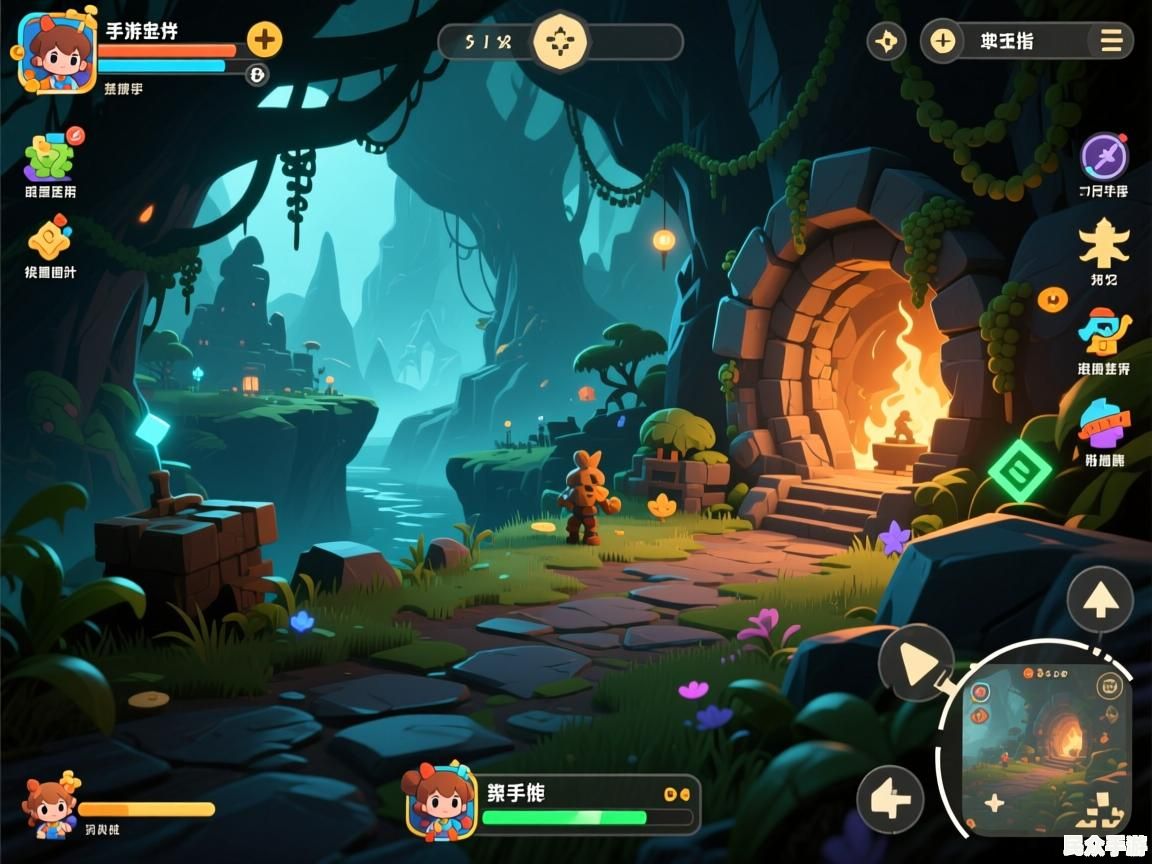
Task: Open the hamburger menu
Action: click(x=1111, y=41)
